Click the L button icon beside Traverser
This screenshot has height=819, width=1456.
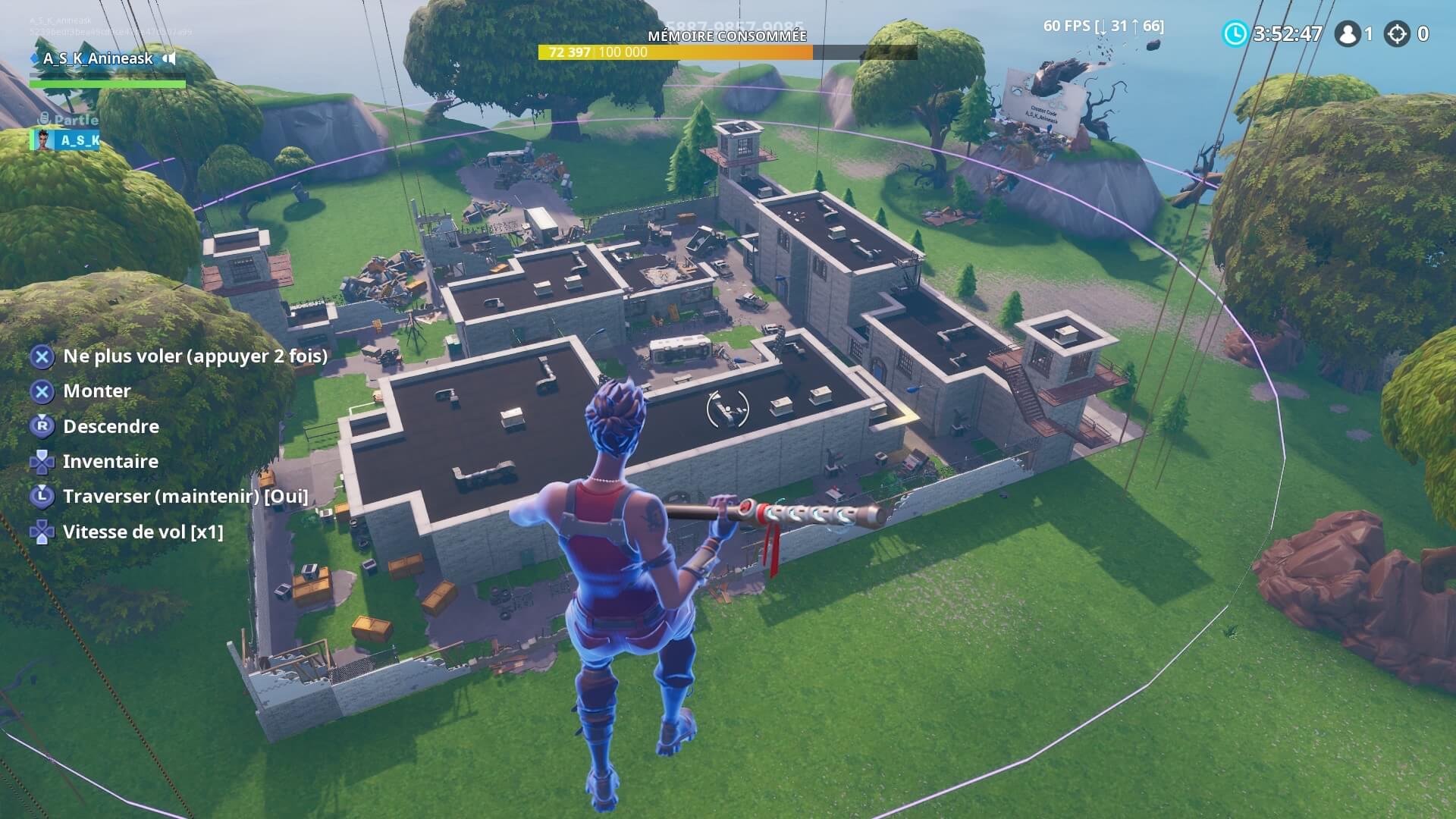tap(42, 497)
